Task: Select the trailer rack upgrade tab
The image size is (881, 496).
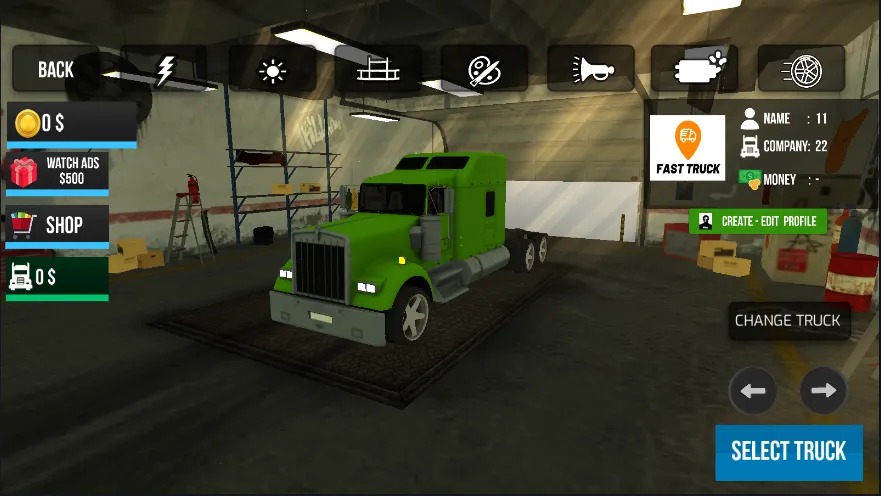Action: point(378,69)
